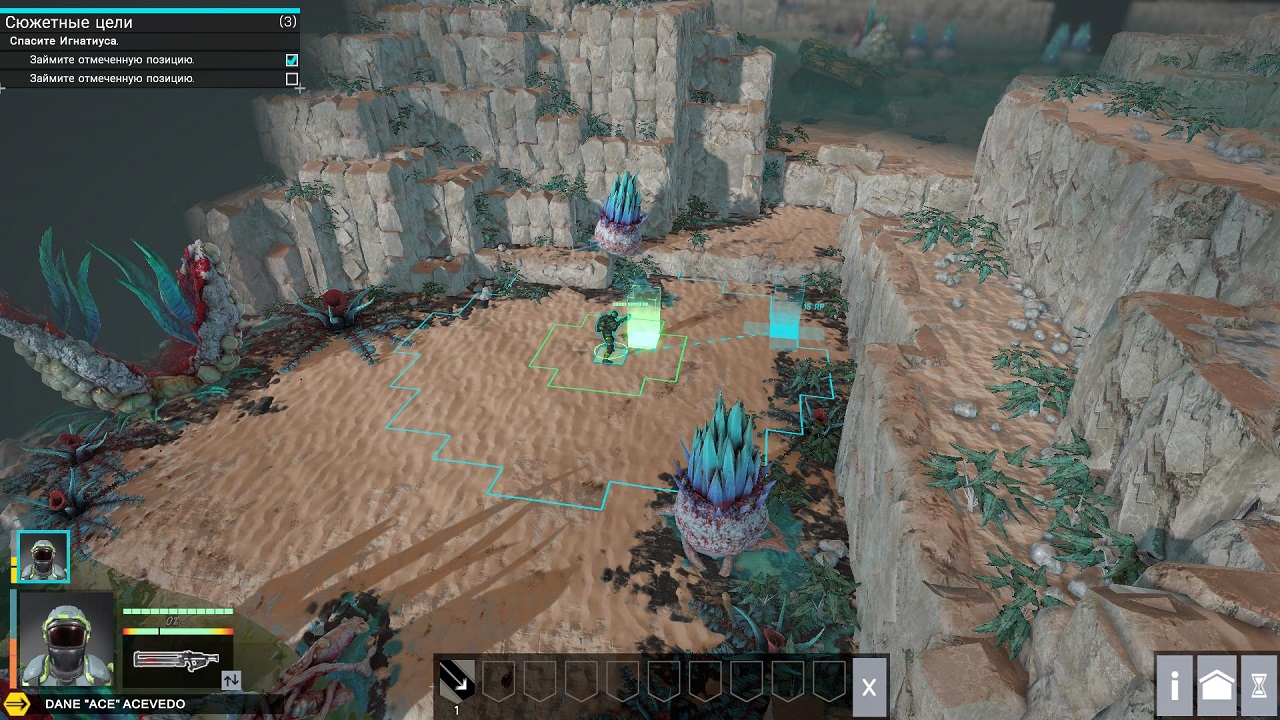Open the info panel with the i button

point(1175,685)
